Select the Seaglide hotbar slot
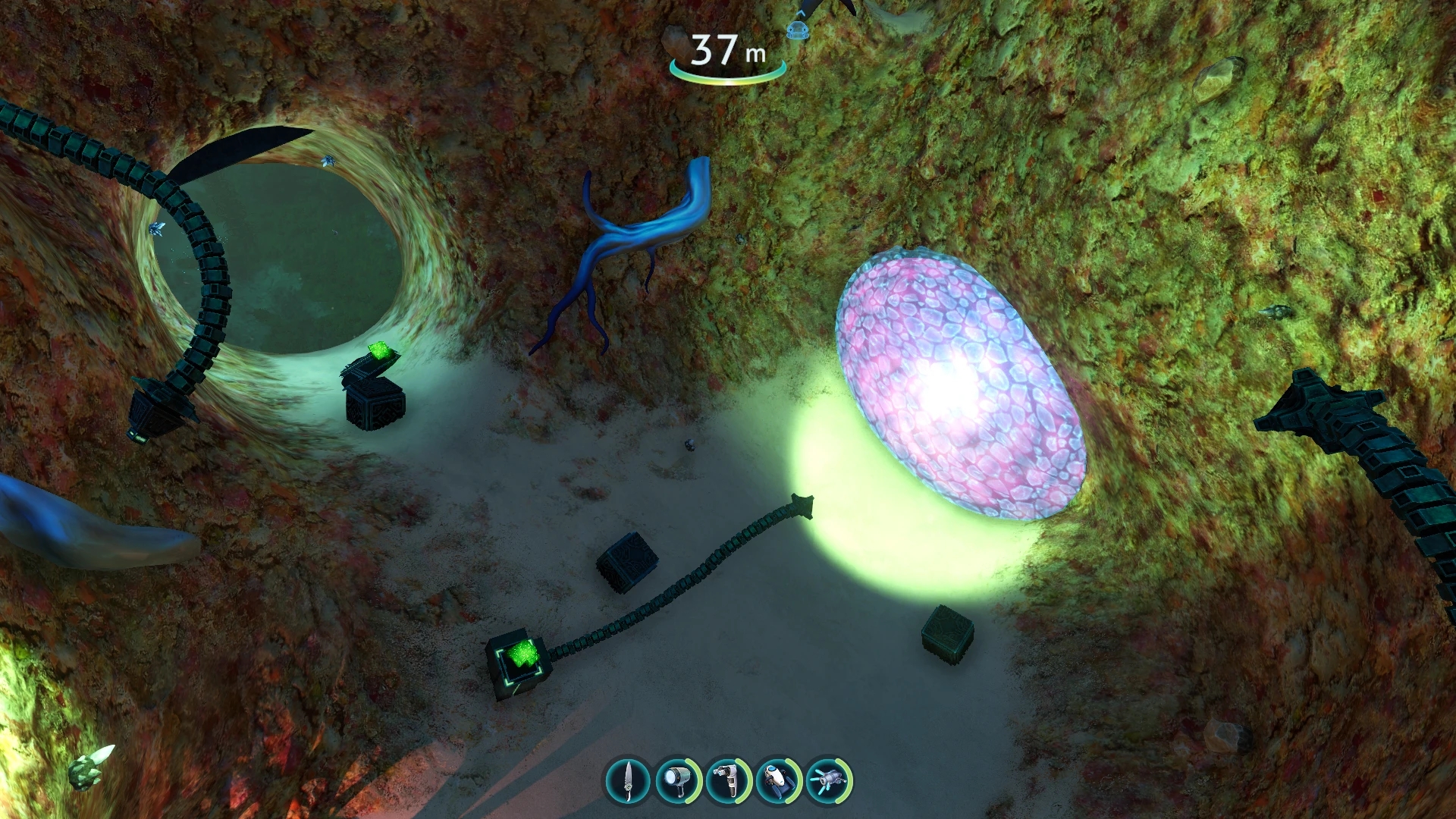Viewport: 1456px width, 819px height. pyautogui.click(x=778, y=780)
